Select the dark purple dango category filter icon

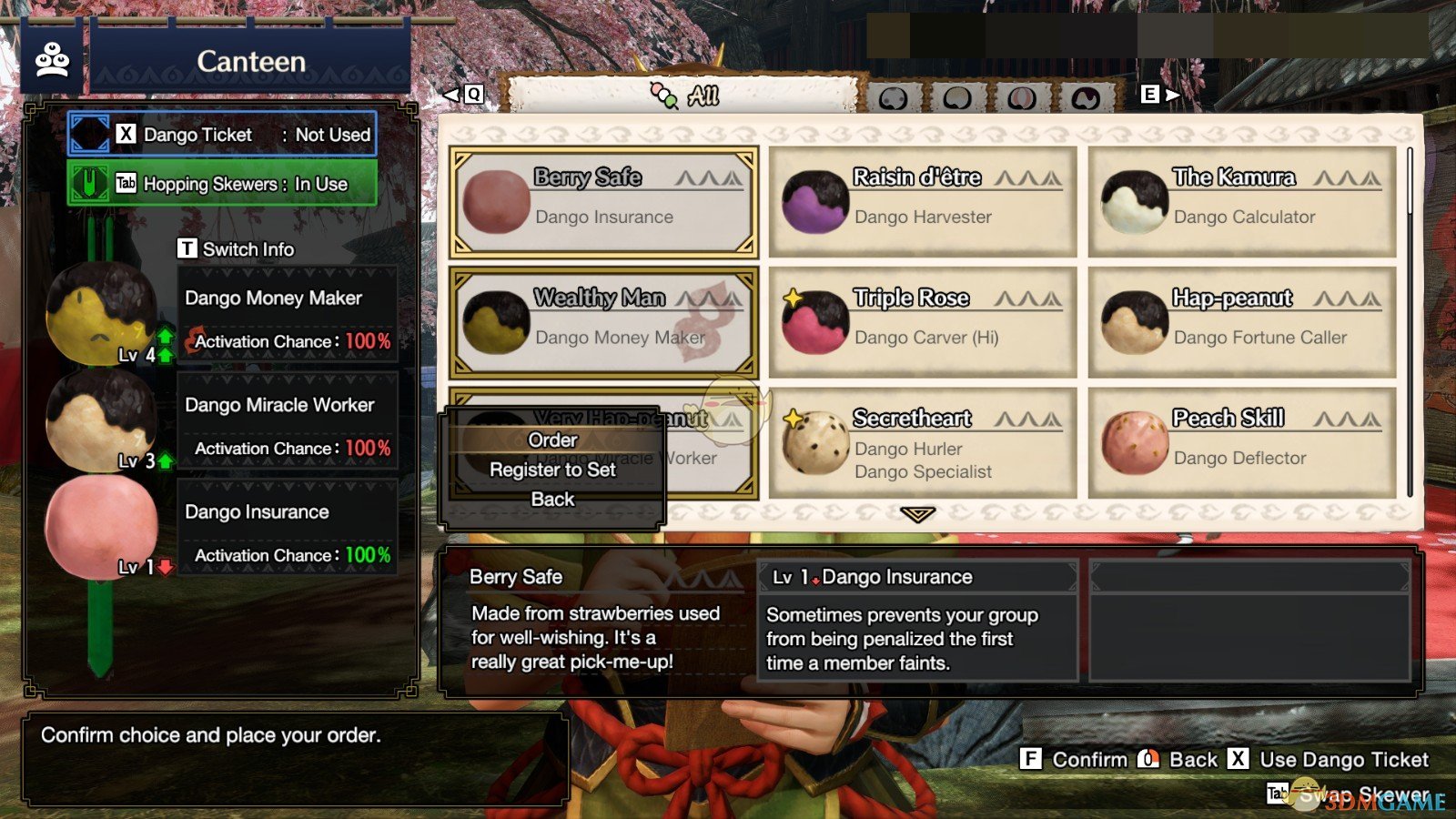[x=1085, y=96]
